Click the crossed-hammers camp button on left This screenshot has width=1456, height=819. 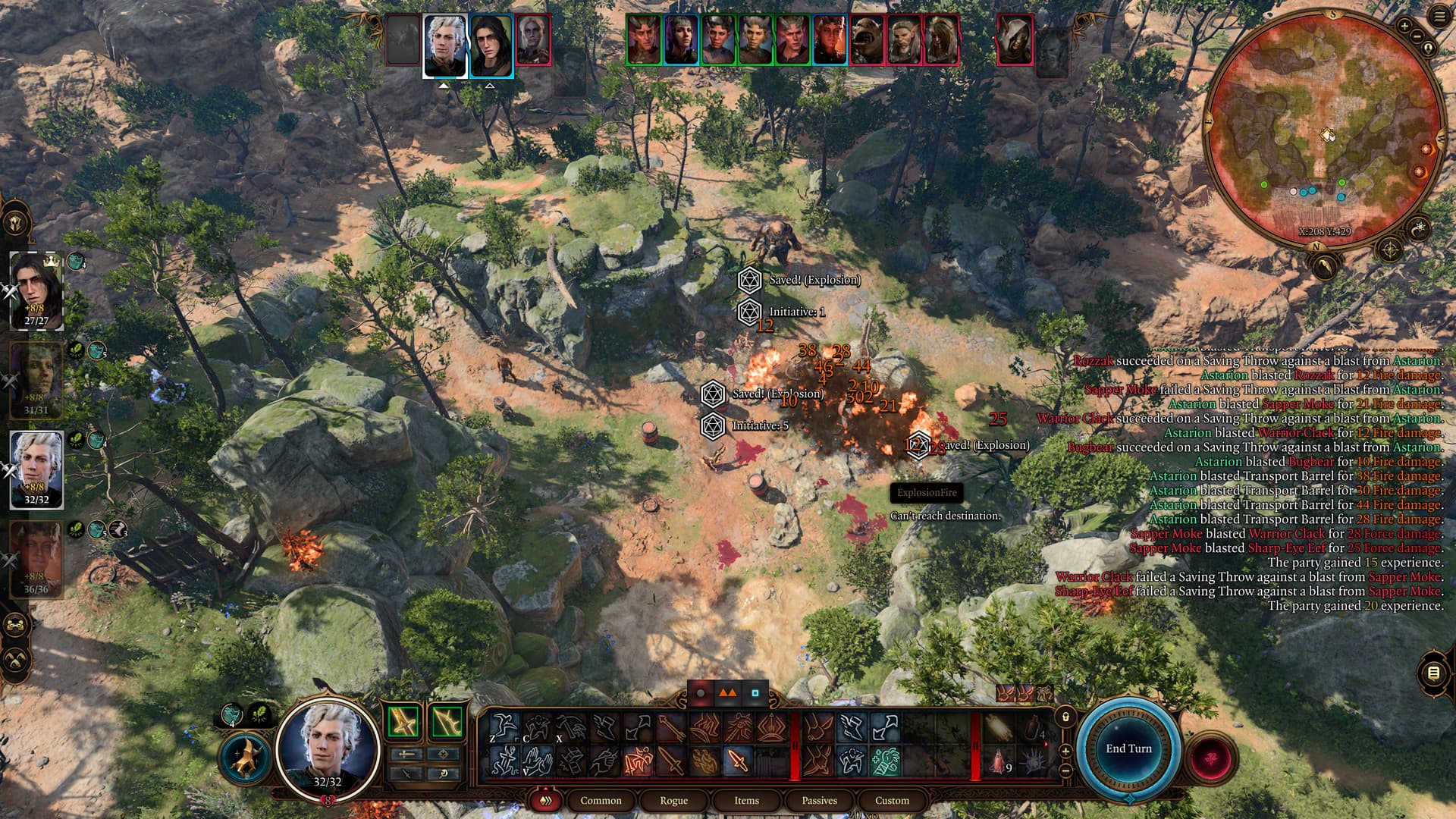coord(17,660)
